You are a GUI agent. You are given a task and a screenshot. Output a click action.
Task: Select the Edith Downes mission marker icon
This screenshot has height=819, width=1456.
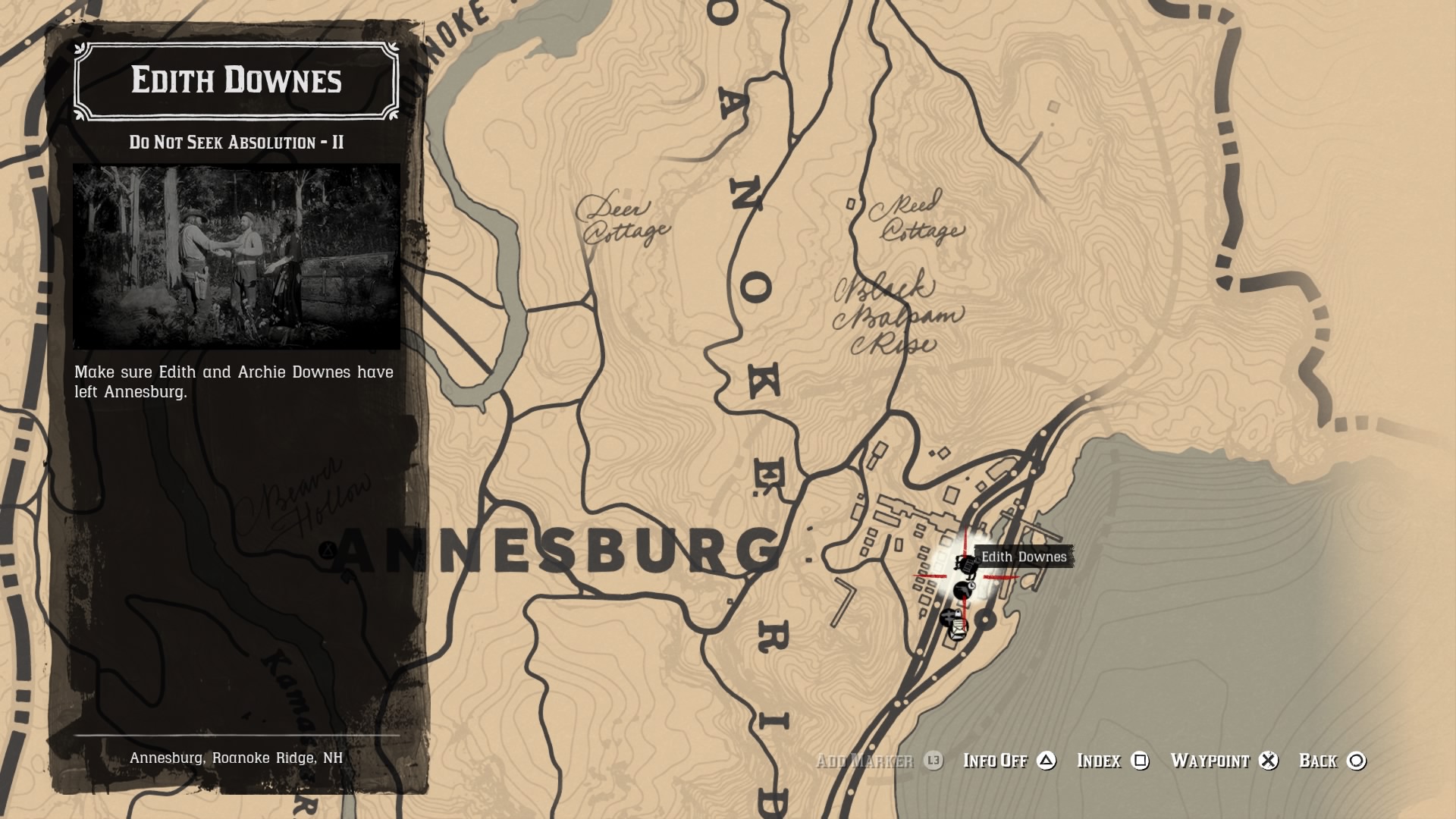coord(965,565)
